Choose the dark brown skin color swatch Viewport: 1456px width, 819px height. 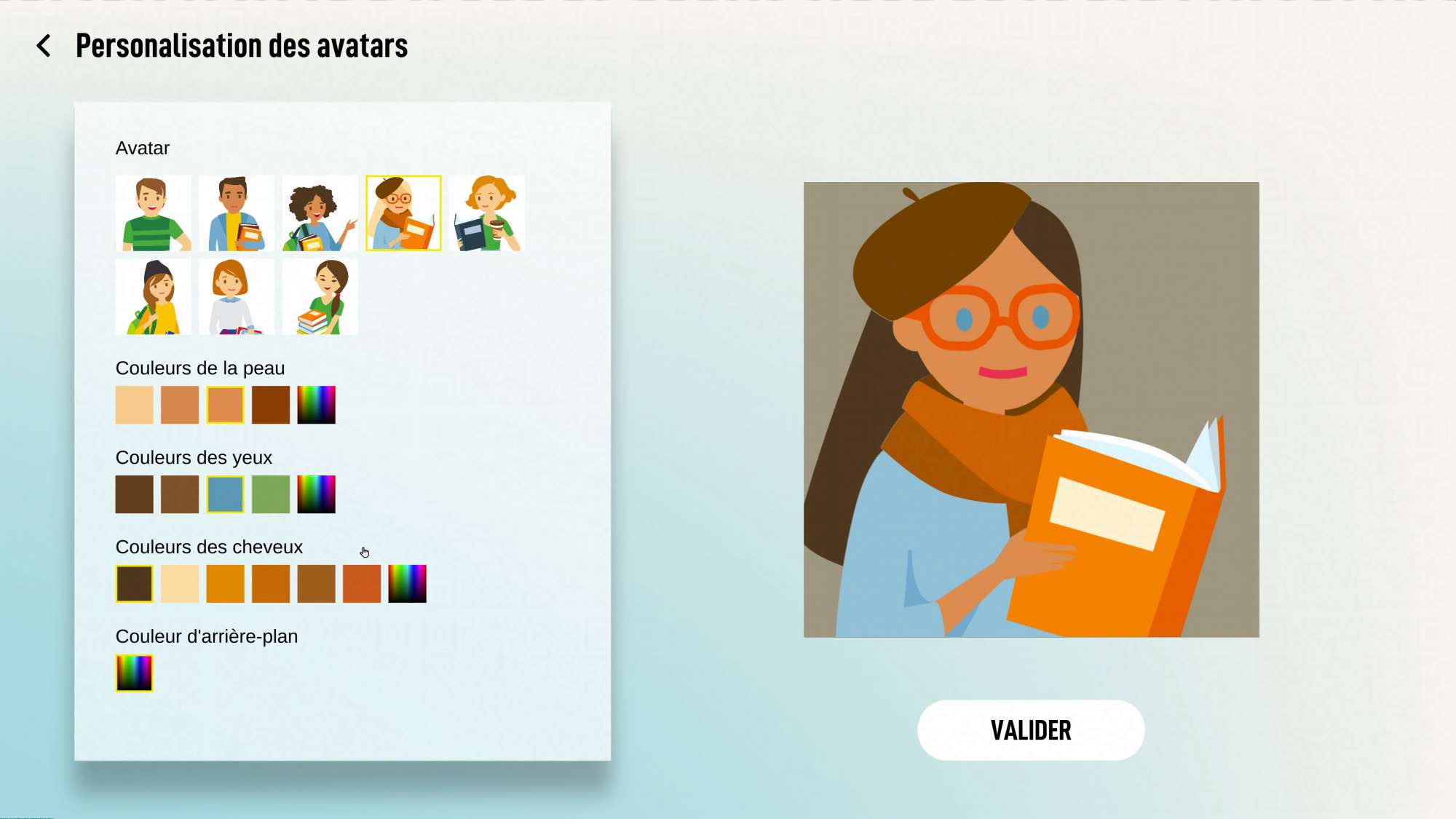[271, 405]
